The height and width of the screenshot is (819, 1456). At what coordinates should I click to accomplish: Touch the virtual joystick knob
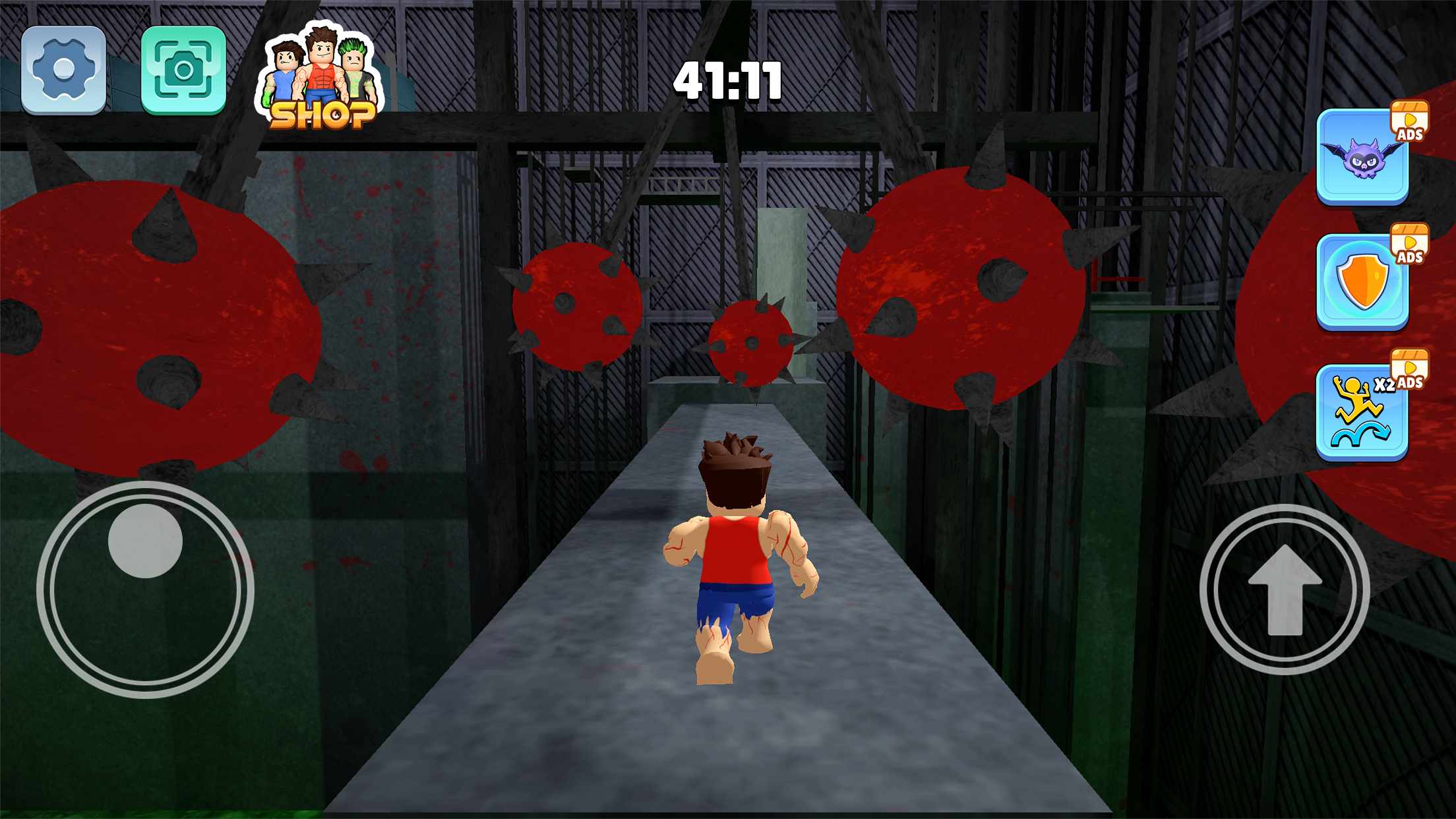[x=145, y=541]
